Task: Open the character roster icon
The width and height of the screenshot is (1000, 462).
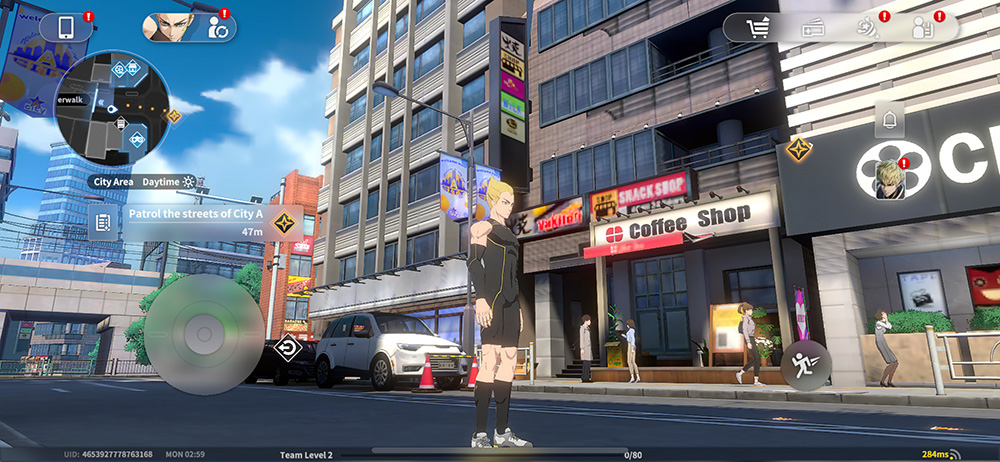Action: (x=924, y=28)
